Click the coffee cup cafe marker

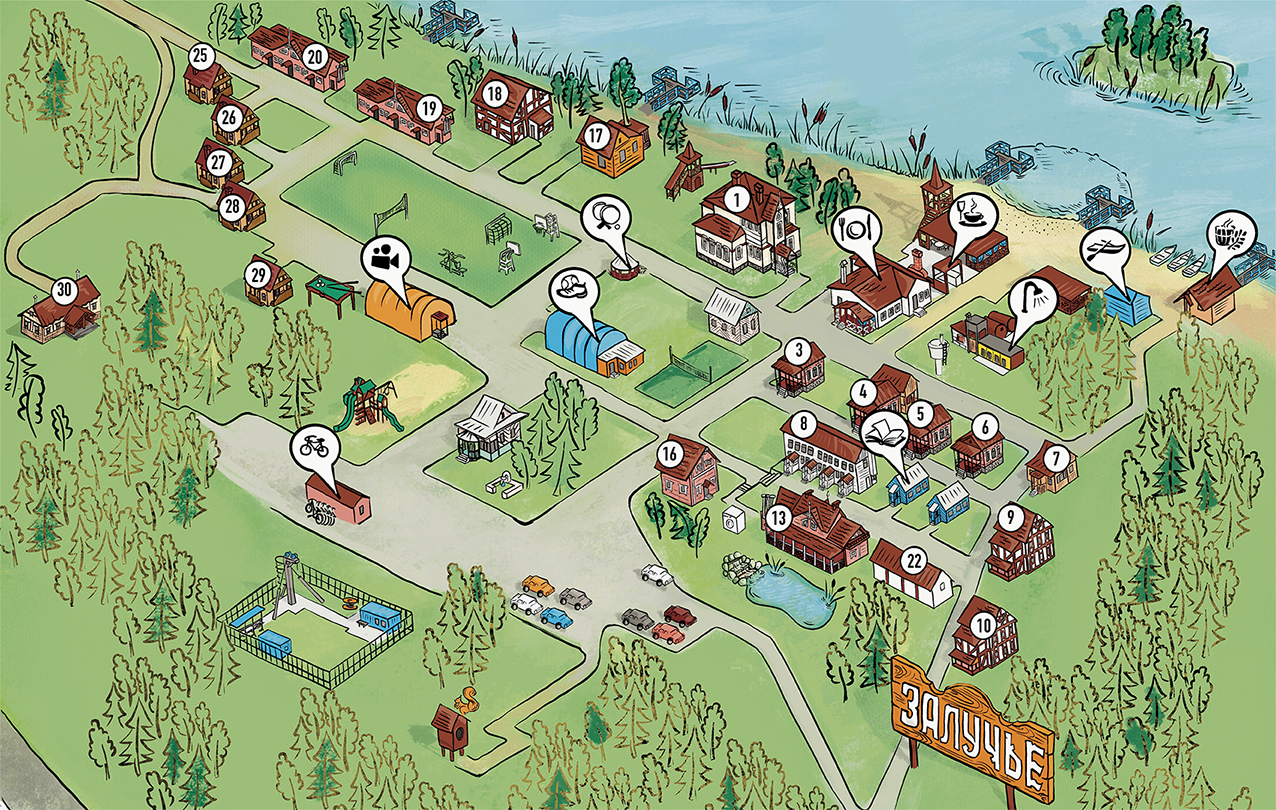pyautogui.click(x=970, y=211)
